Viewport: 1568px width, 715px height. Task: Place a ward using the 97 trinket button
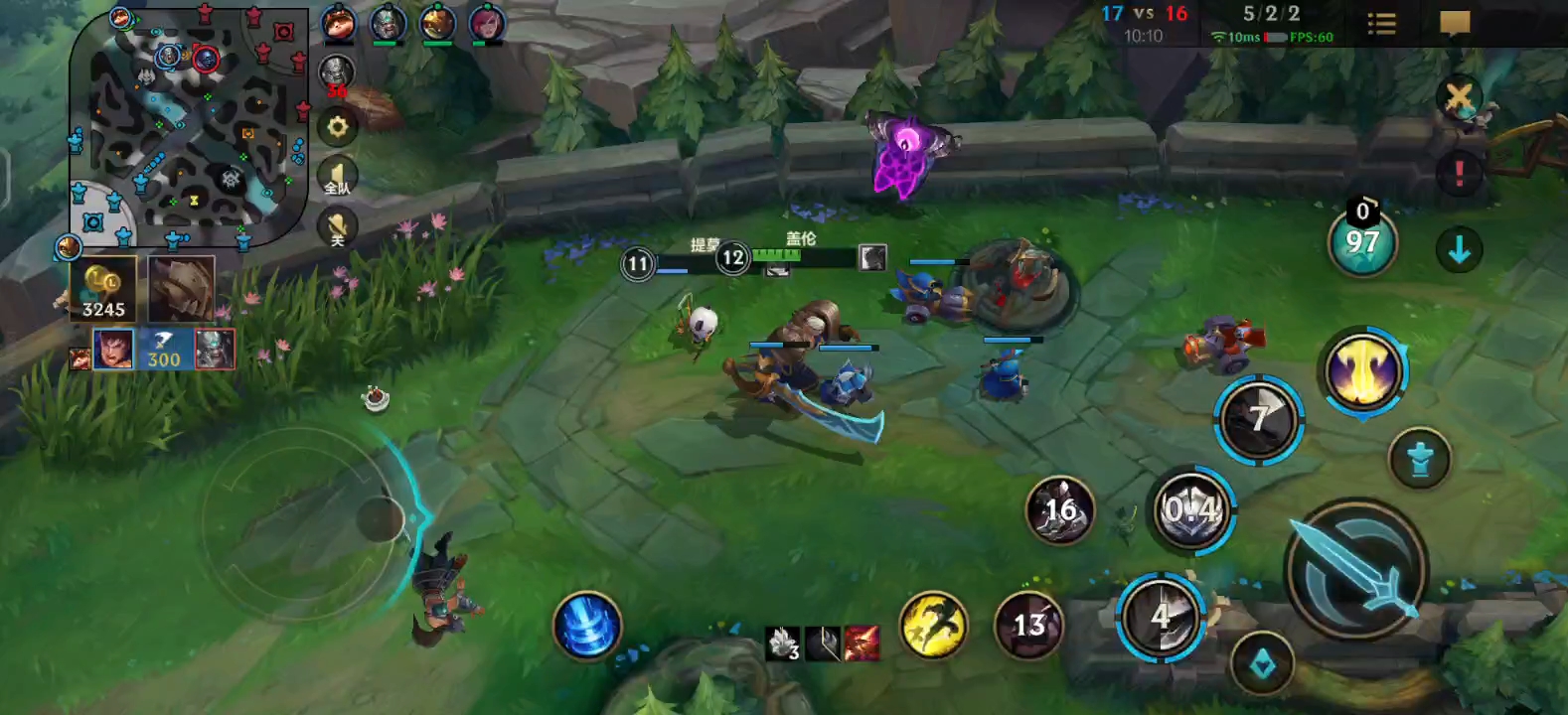[1362, 242]
